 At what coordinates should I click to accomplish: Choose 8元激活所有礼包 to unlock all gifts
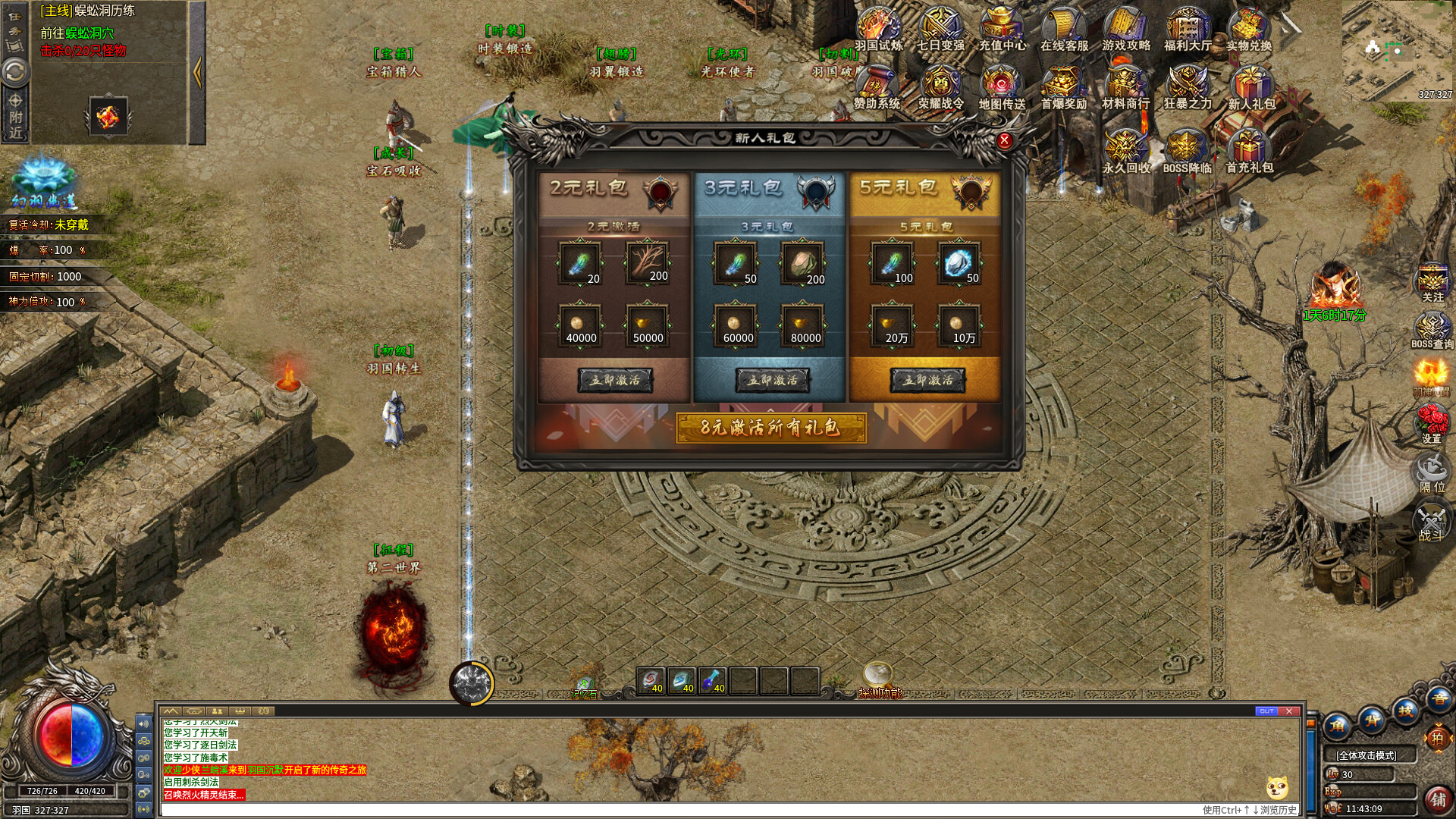pos(770,428)
